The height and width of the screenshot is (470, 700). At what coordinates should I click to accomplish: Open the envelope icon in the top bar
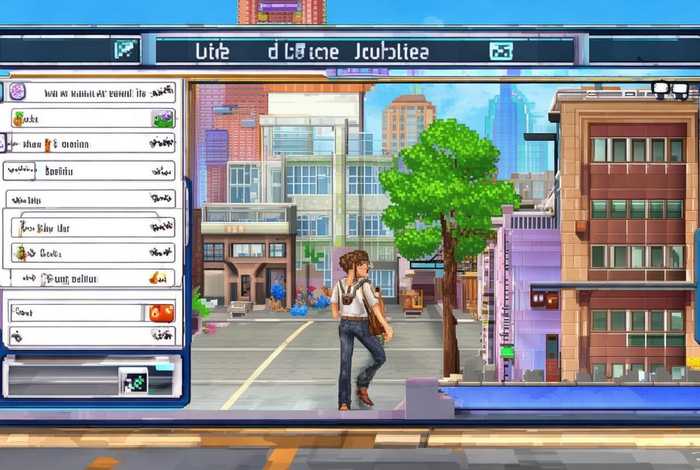[x=500, y=50]
